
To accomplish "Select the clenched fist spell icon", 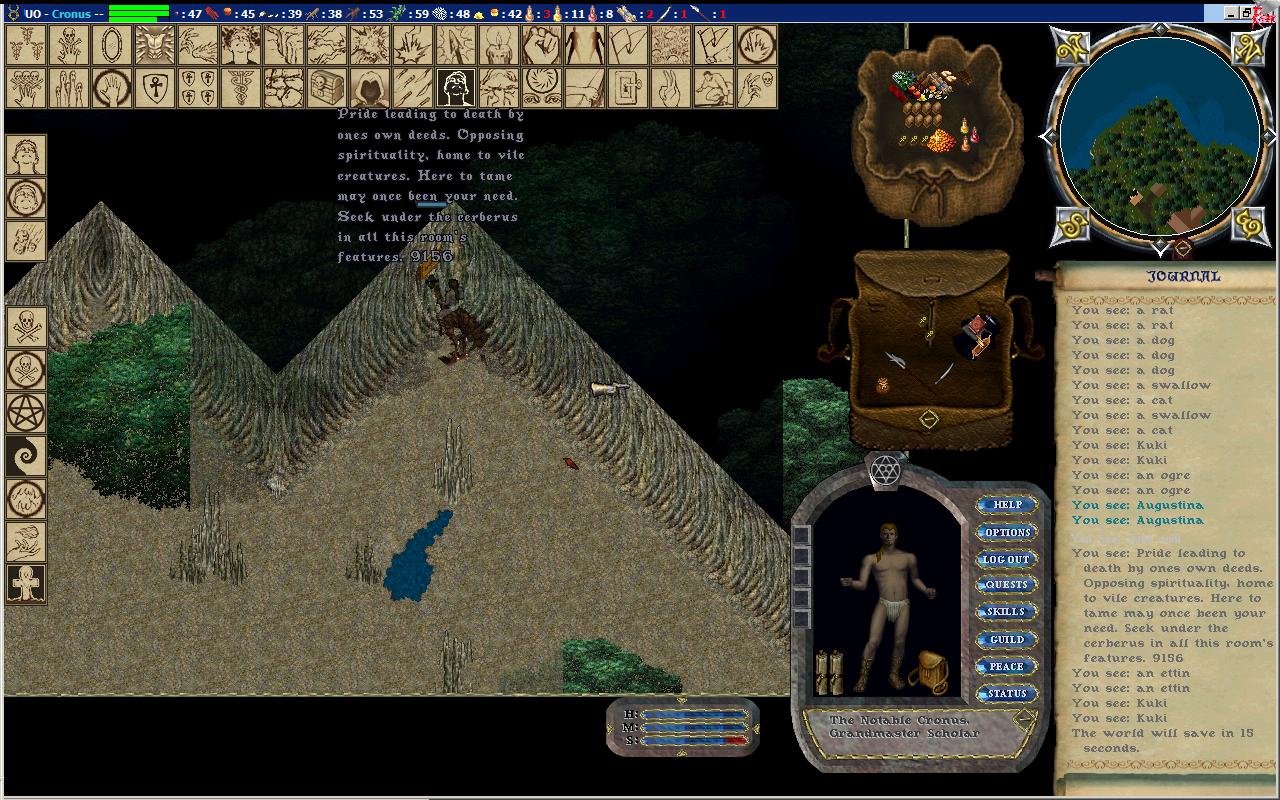I will (542, 46).
